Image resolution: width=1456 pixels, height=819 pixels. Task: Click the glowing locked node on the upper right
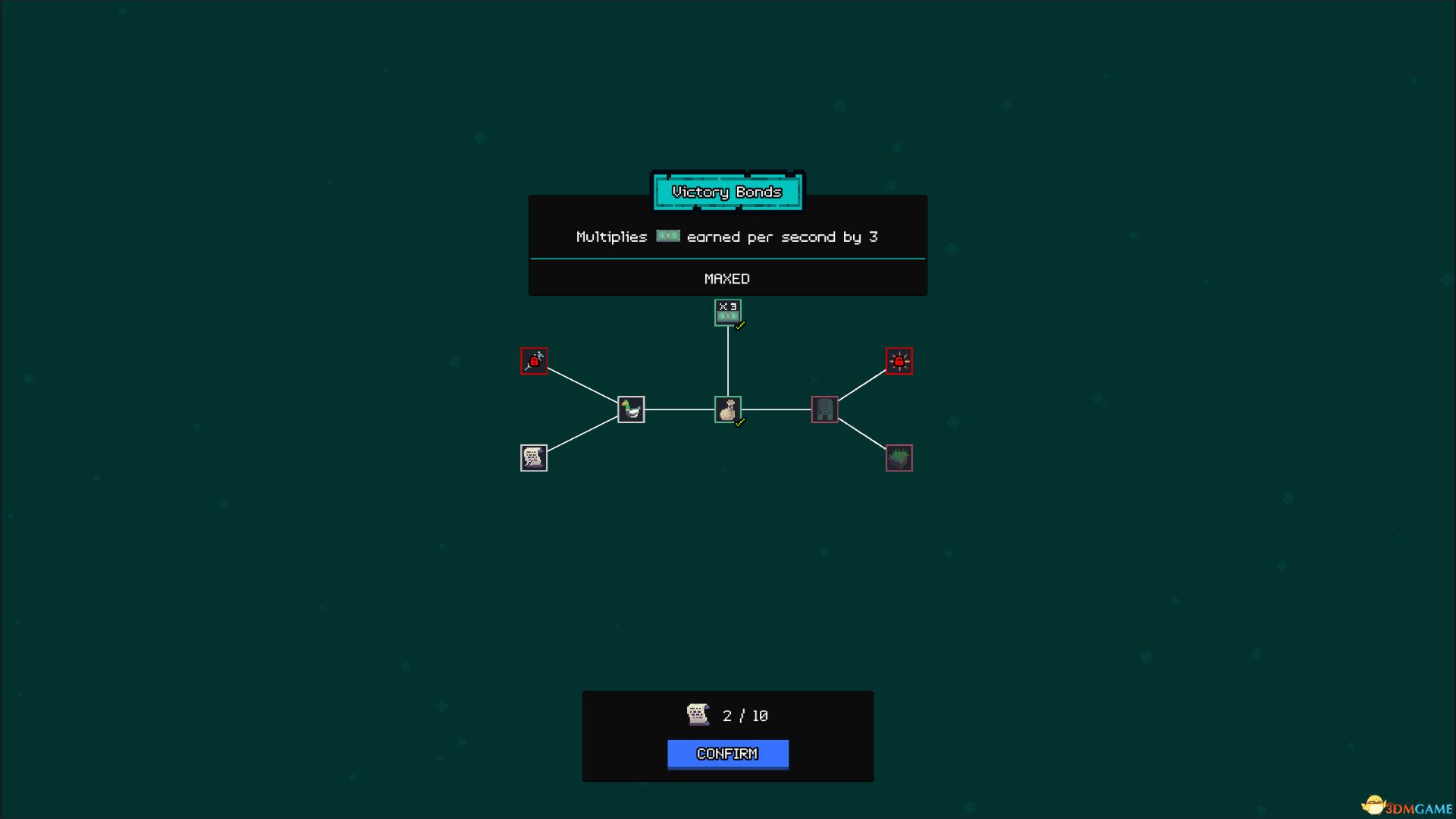(x=899, y=361)
